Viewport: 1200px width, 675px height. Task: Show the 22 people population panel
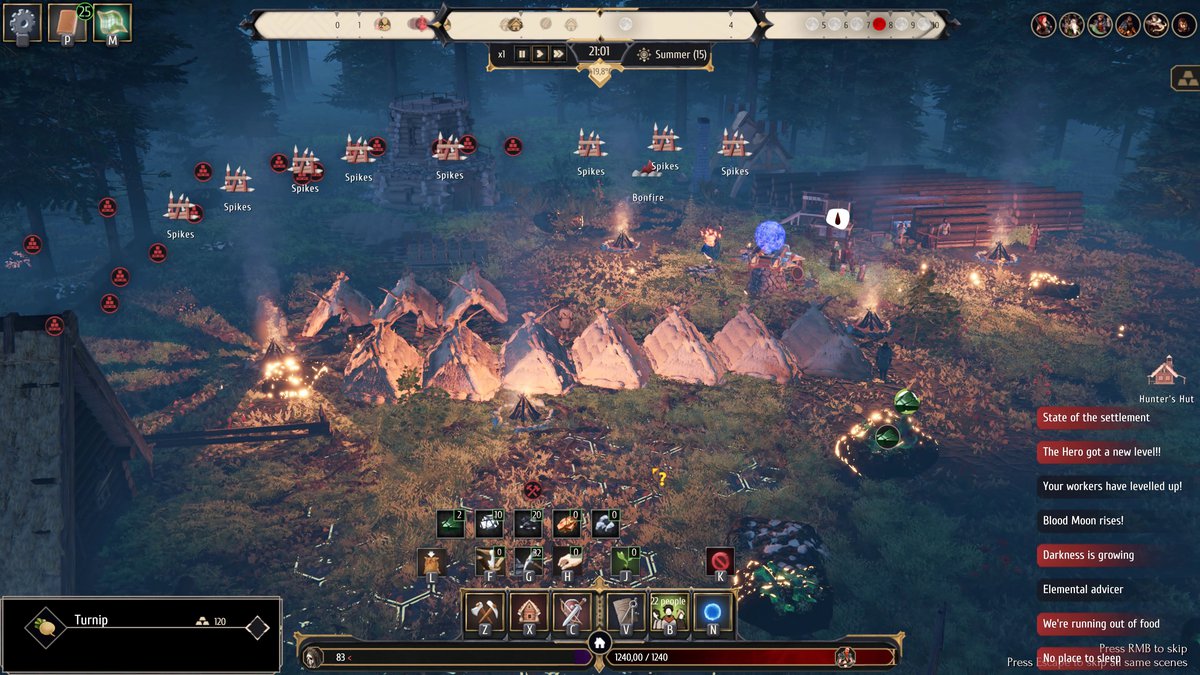pyautogui.click(x=669, y=612)
